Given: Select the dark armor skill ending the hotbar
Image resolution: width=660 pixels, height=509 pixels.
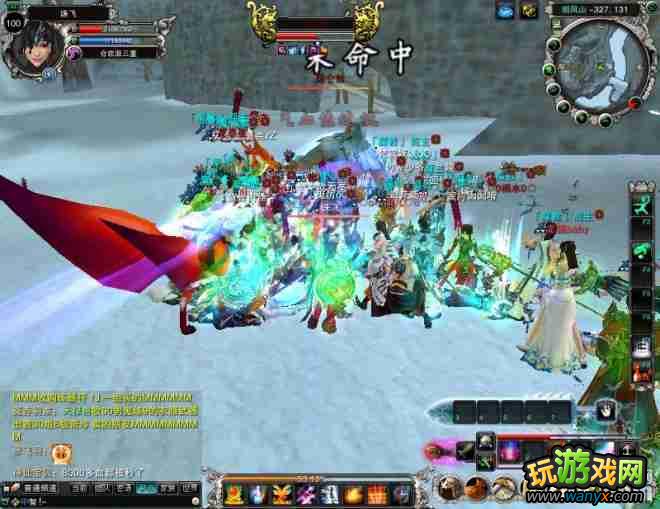Looking at the screenshot, I should [400, 493].
